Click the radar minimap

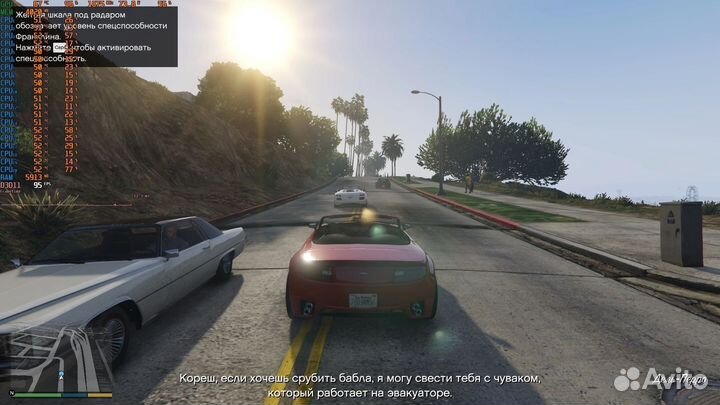coord(57,360)
